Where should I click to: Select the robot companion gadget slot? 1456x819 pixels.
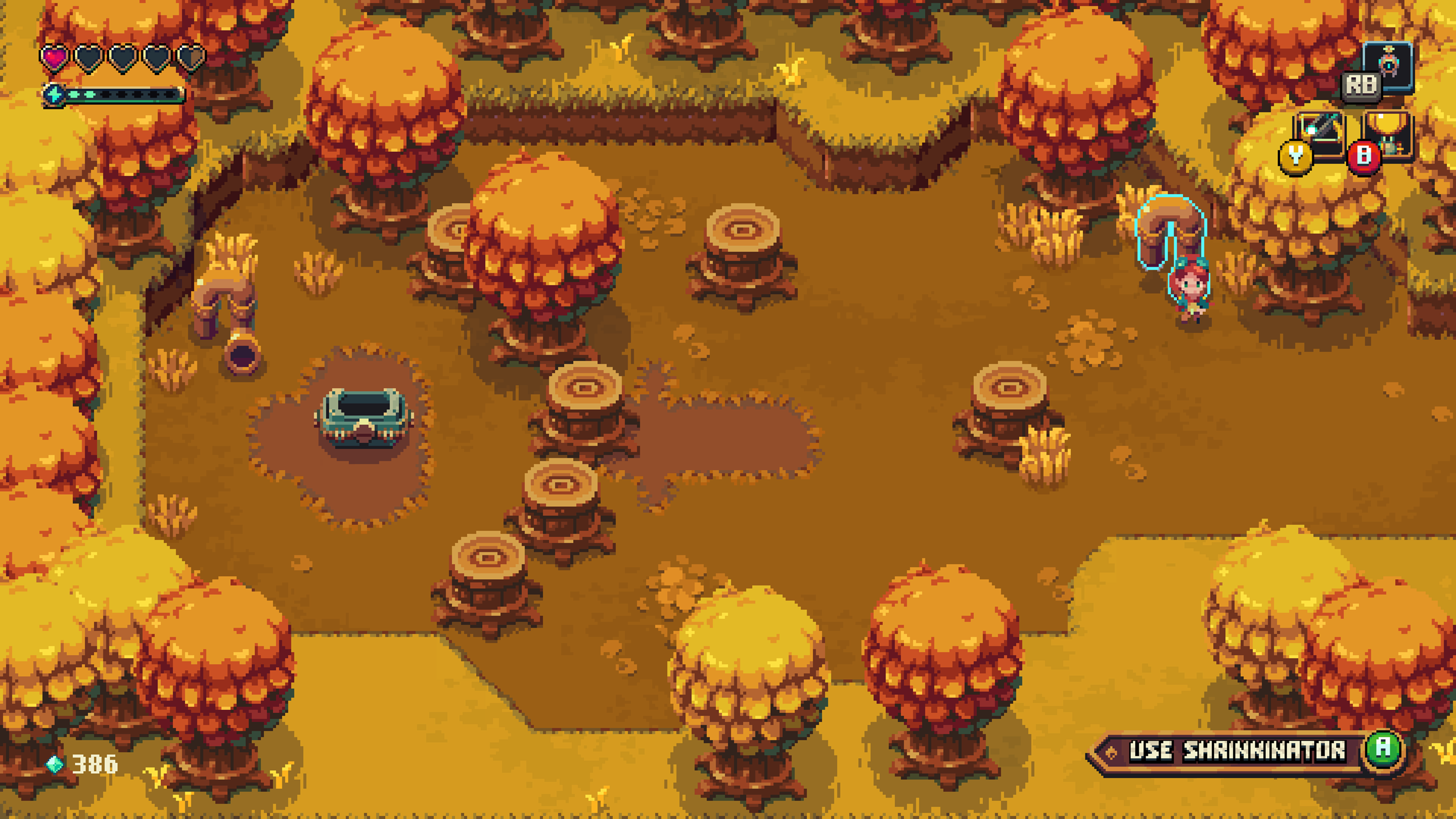click(x=1388, y=66)
